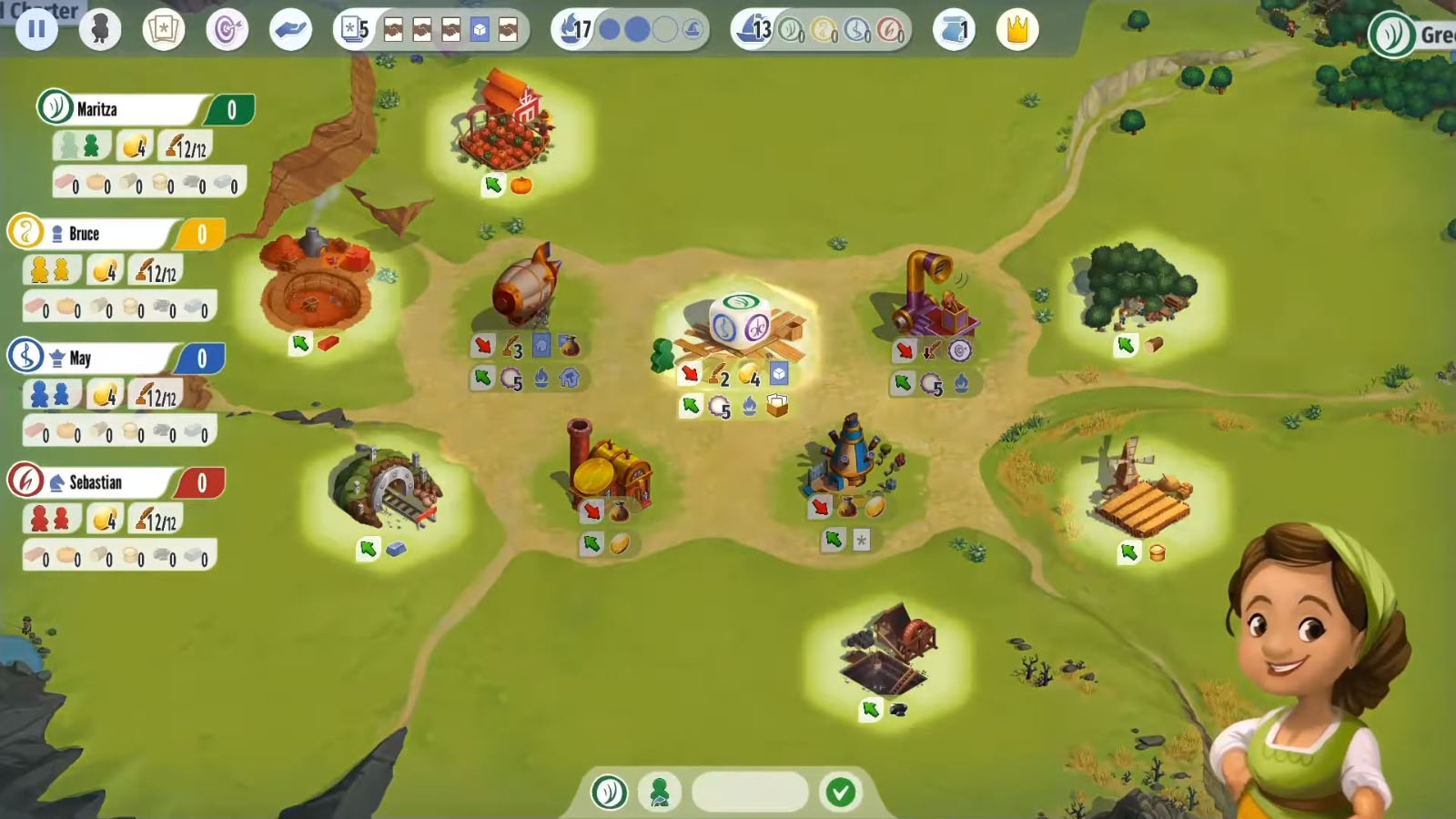Expand Sebastian's resource details
The image size is (1456, 819).
(118, 555)
